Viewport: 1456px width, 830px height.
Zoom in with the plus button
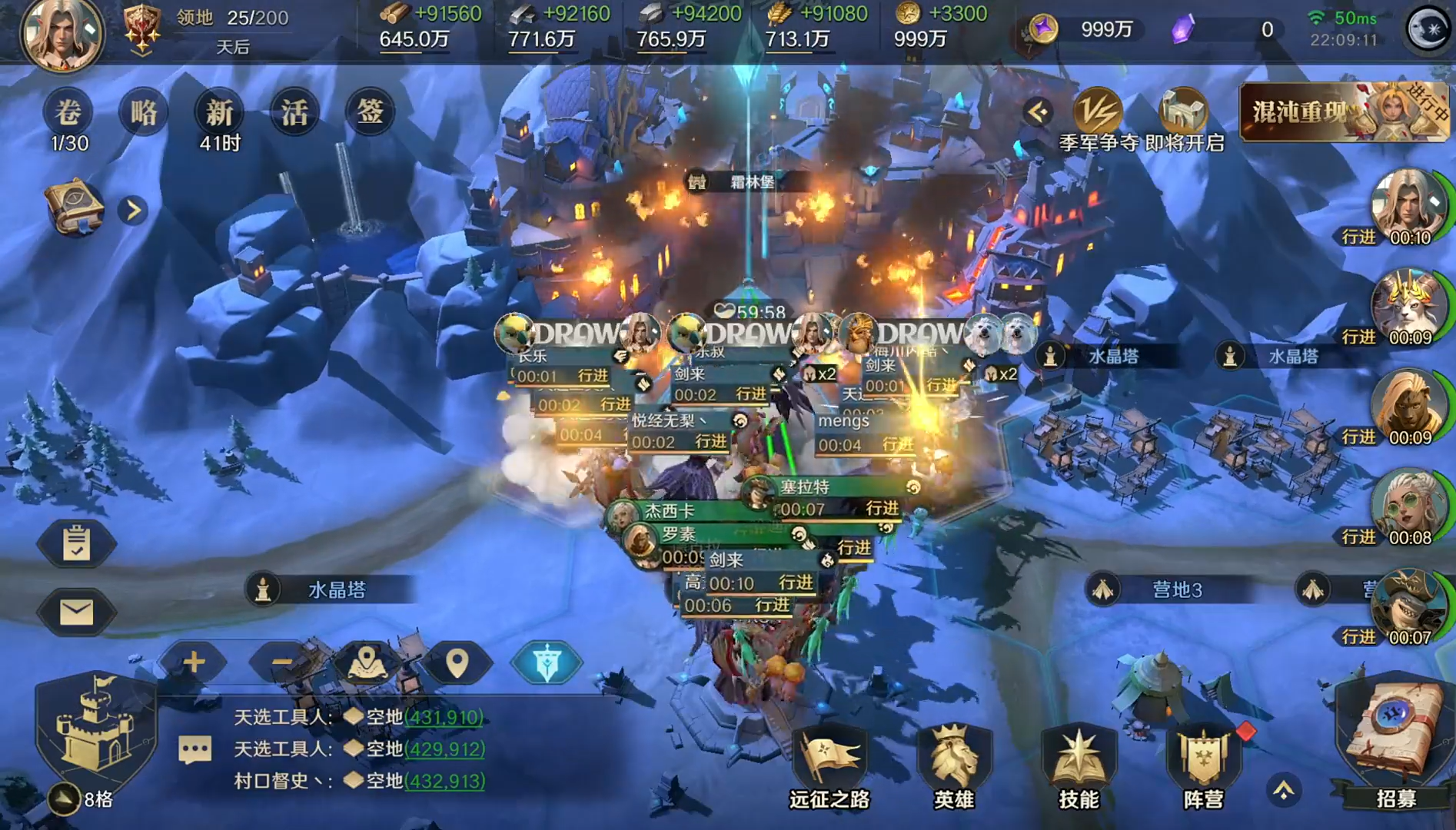pos(194,662)
